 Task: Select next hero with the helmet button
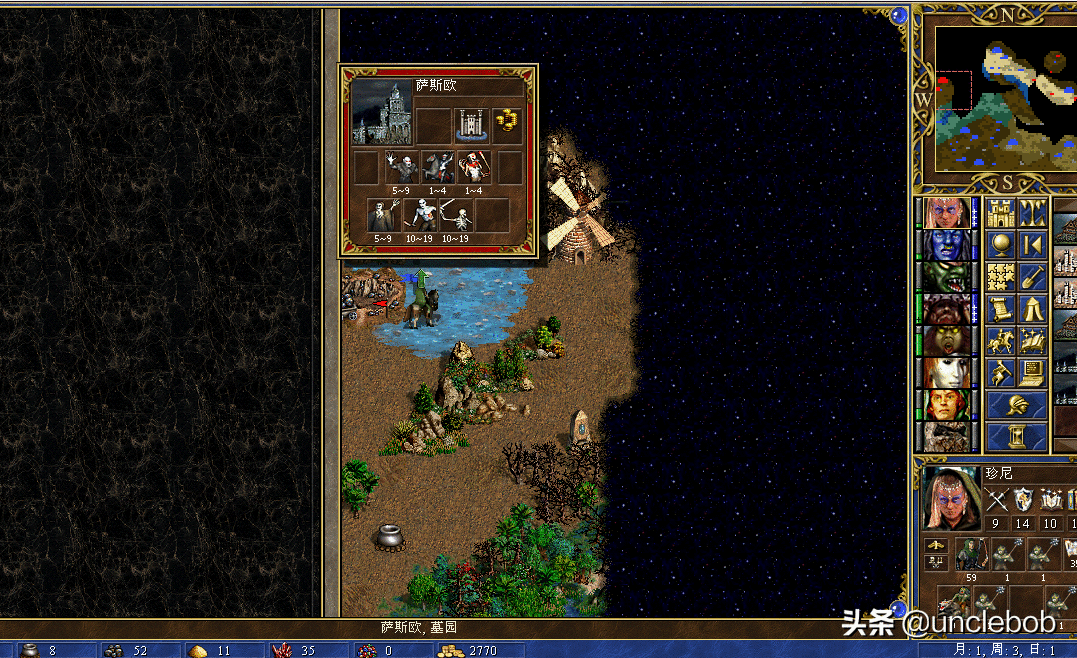[1017, 405]
